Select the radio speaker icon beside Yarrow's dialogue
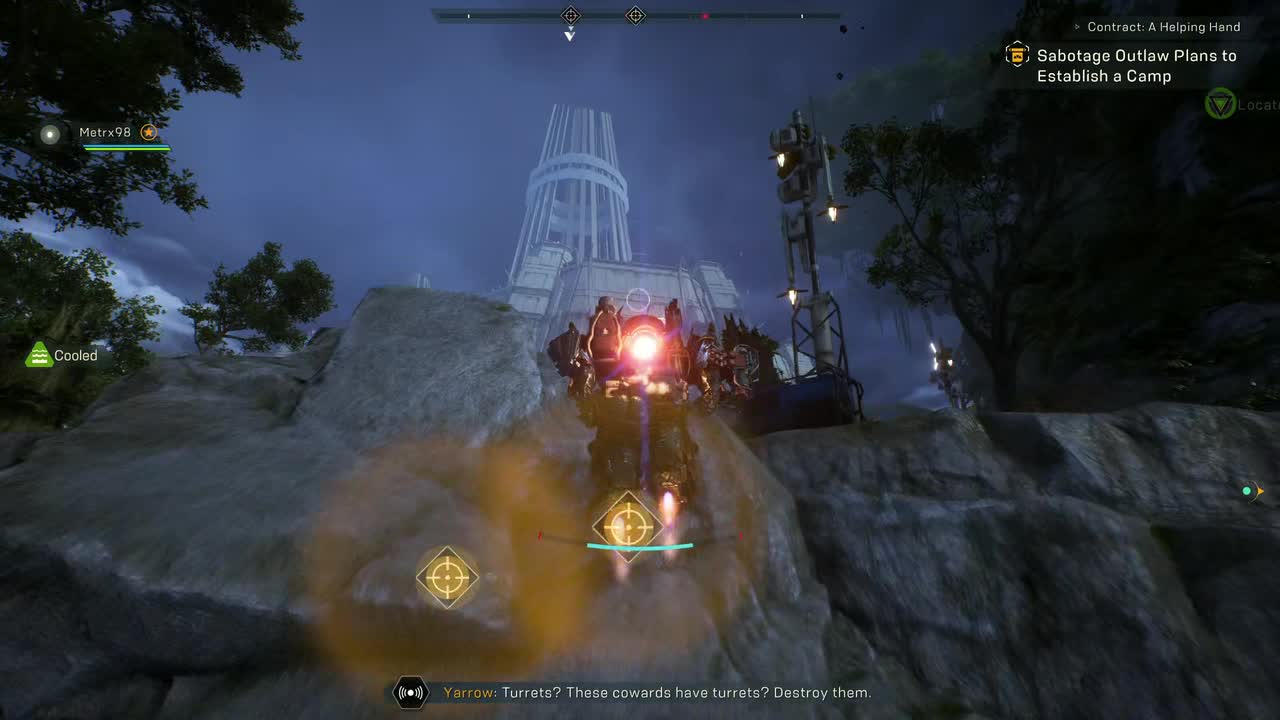1280x720 pixels. pyautogui.click(x=410, y=692)
